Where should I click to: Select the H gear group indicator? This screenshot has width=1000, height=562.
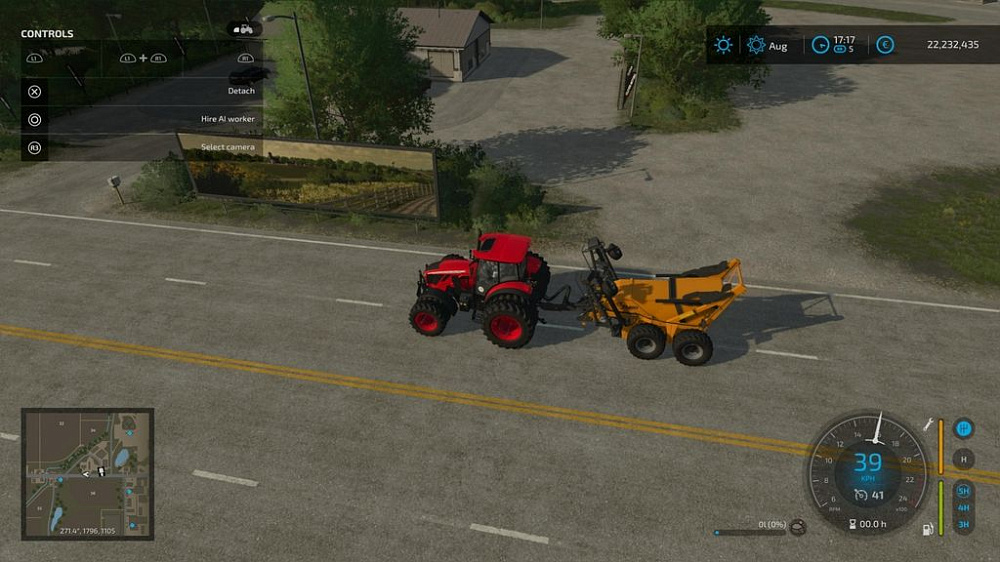pos(964,460)
